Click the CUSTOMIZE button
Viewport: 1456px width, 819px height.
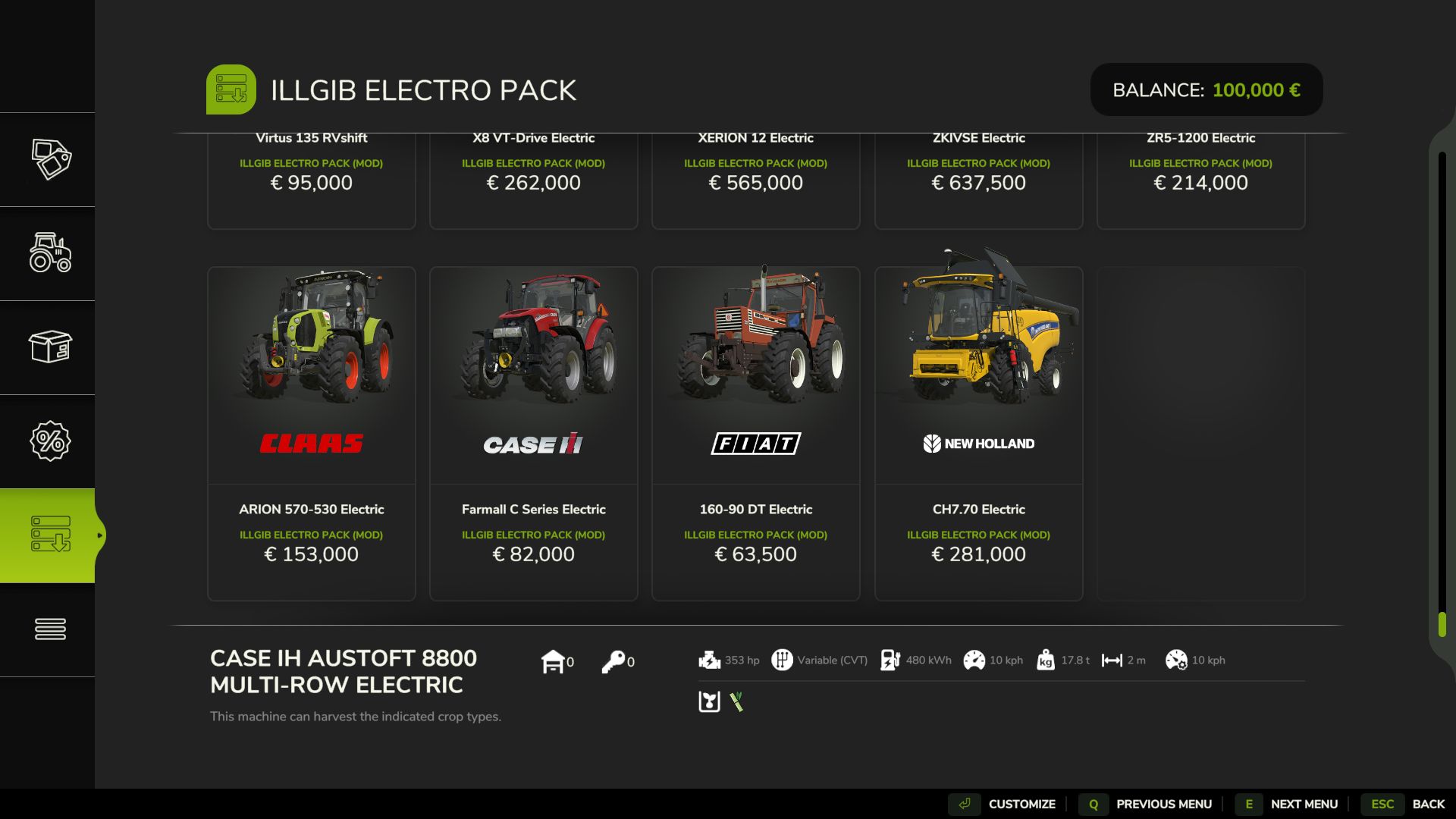tap(1022, 804)
